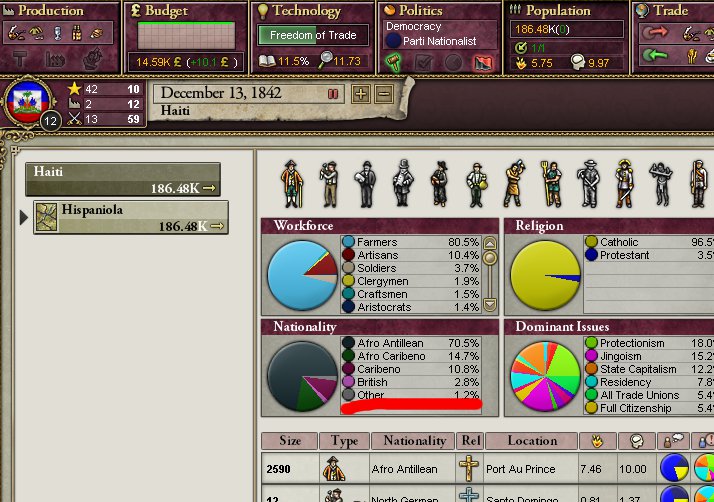The height and width of the screenshot is (502, 714).
Task: Select the Hispaniola state row
Action: tap(130, 218)
